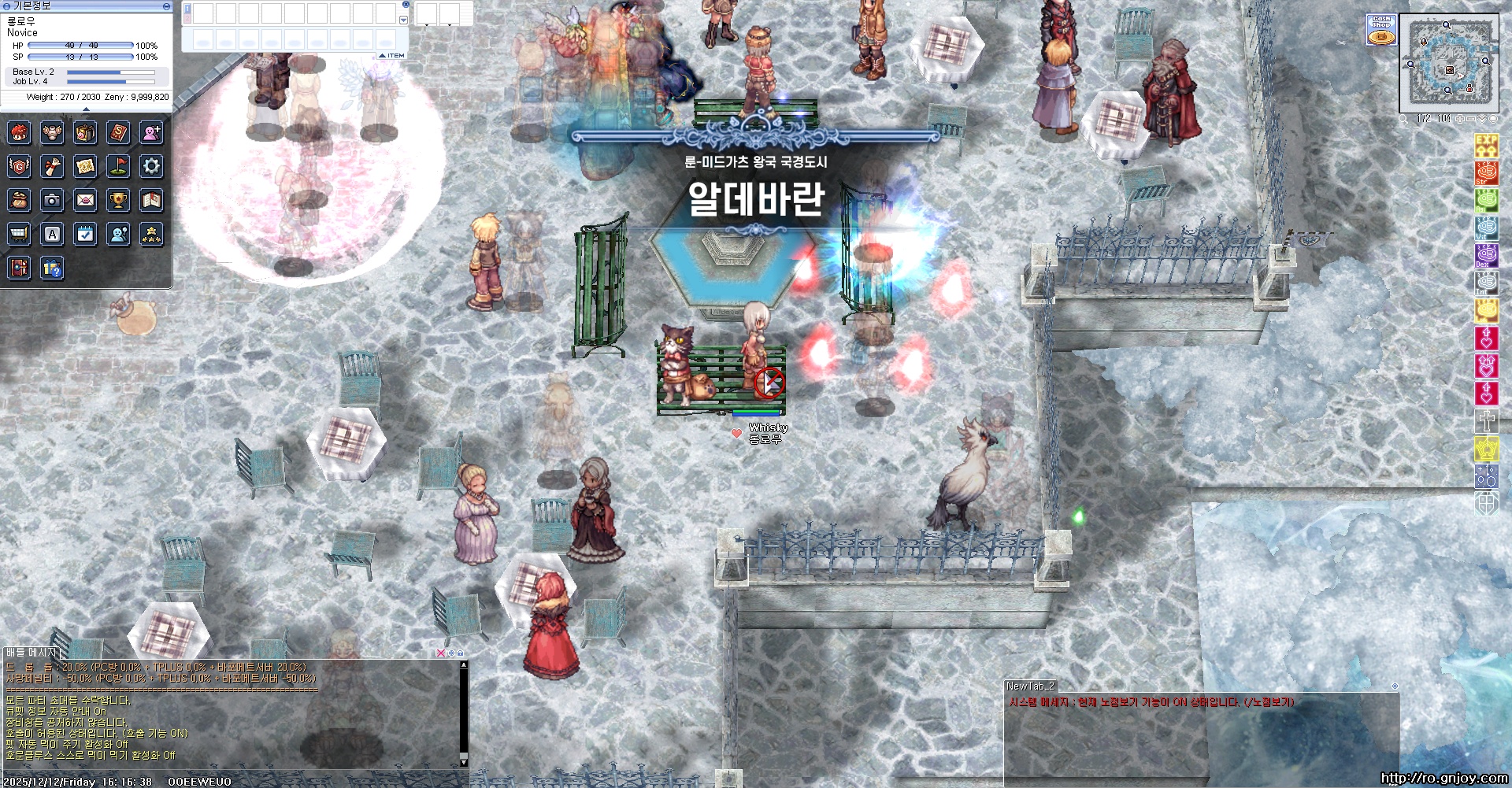1512x788 pixels.
Task: Open the world map parchment icon
Action: [x=85, y=166]
